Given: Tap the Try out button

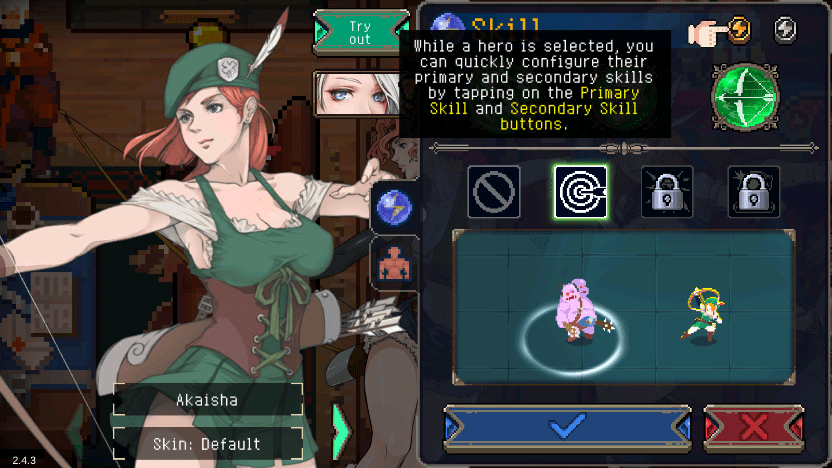Looking at the screenshot, I should [x=360, y=30].
